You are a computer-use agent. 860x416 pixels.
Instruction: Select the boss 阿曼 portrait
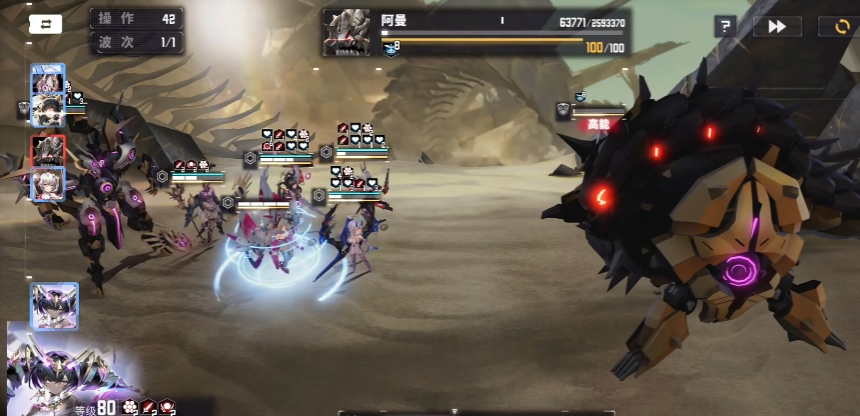(346, 33)
